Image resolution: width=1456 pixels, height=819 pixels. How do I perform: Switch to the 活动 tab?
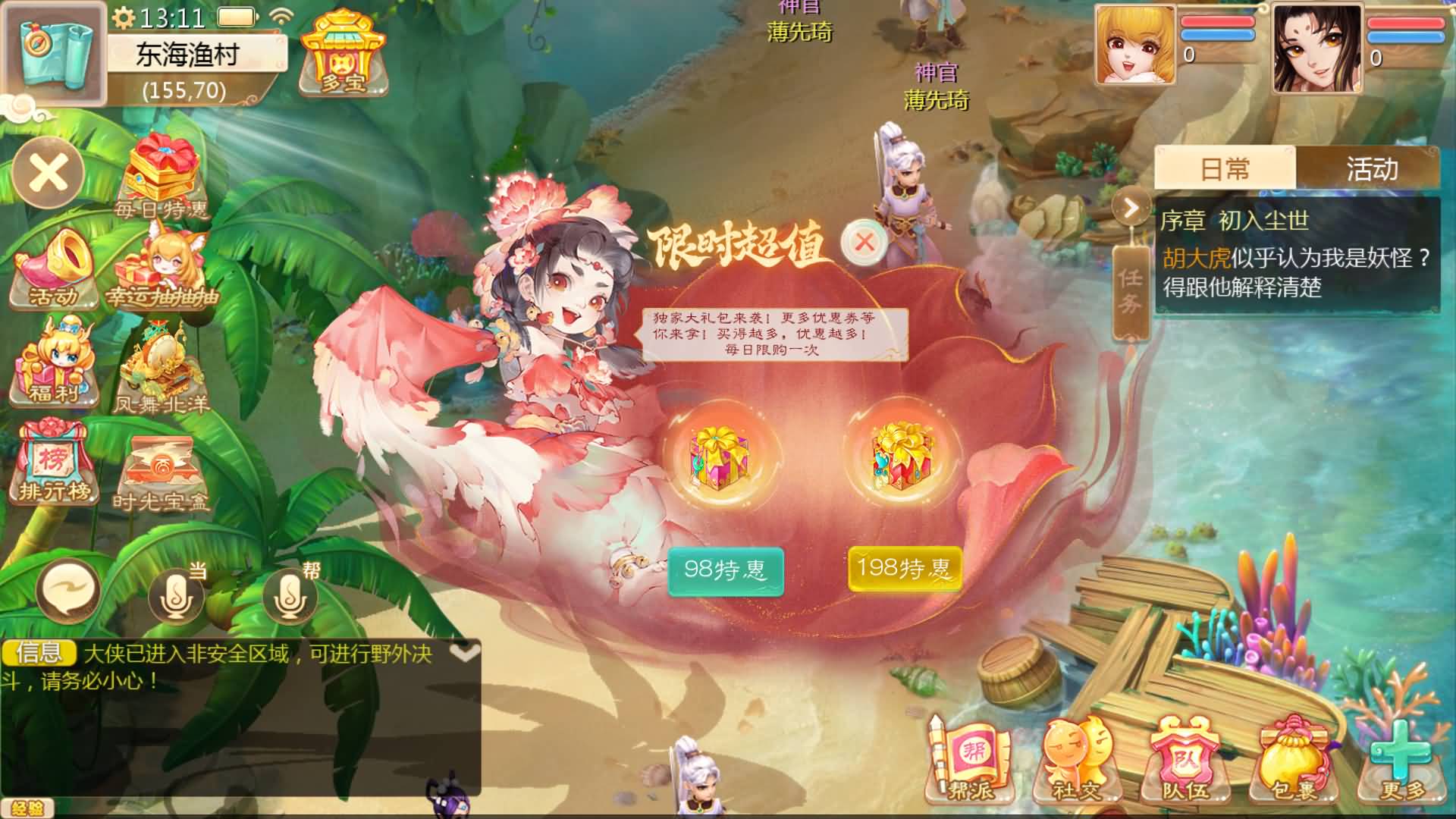[x=1373, y=168]
